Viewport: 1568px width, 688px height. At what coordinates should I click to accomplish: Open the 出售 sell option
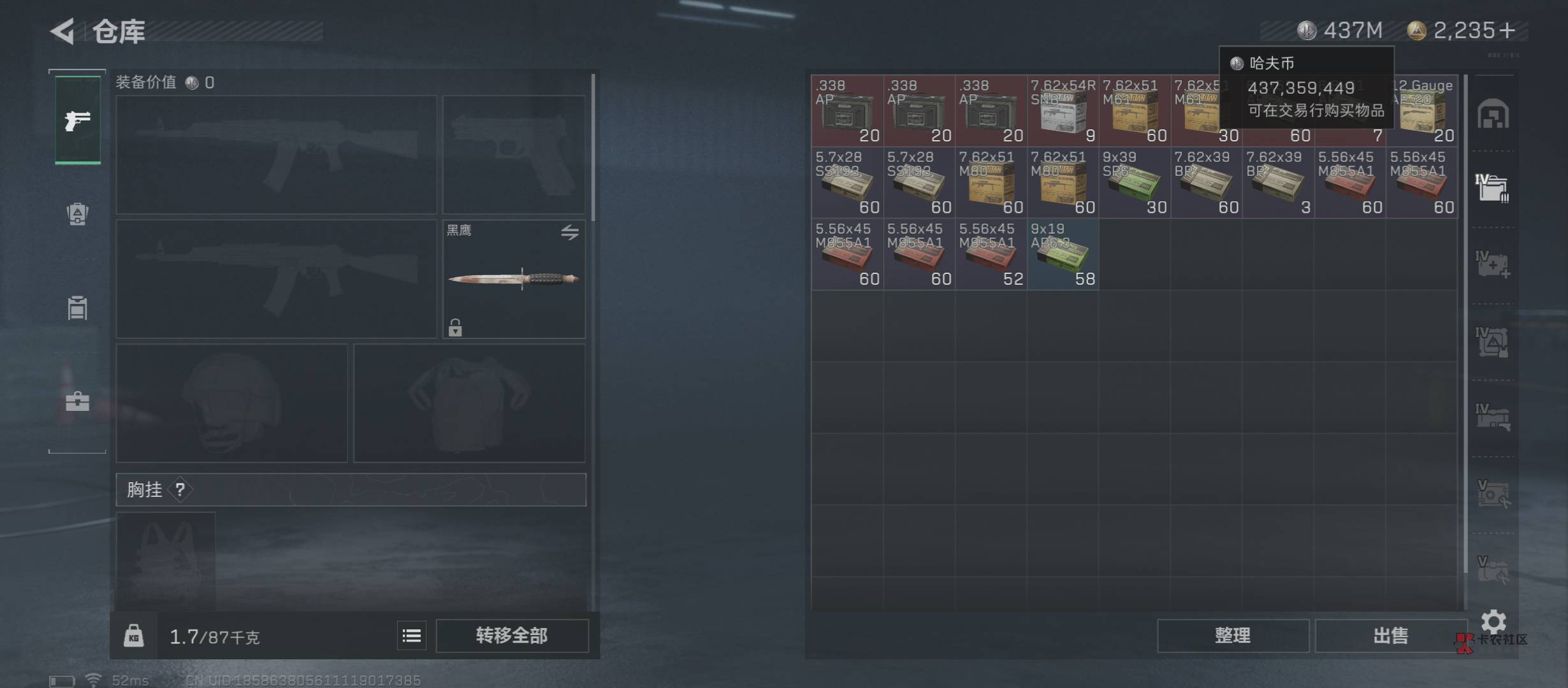pyautogui.click(x=1390, y=636)
